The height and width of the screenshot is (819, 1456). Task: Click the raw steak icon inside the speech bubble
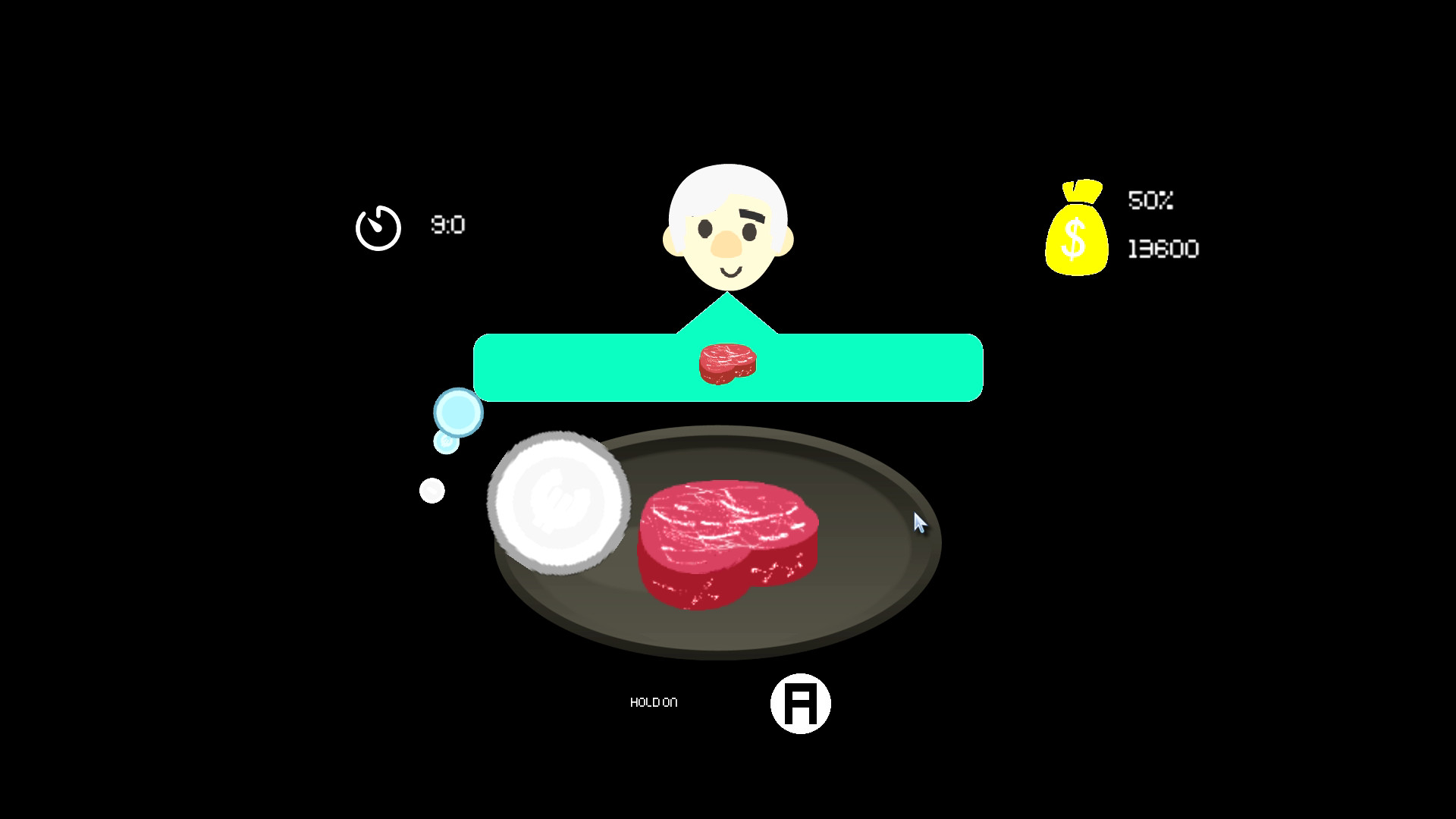tap(726, 362)
